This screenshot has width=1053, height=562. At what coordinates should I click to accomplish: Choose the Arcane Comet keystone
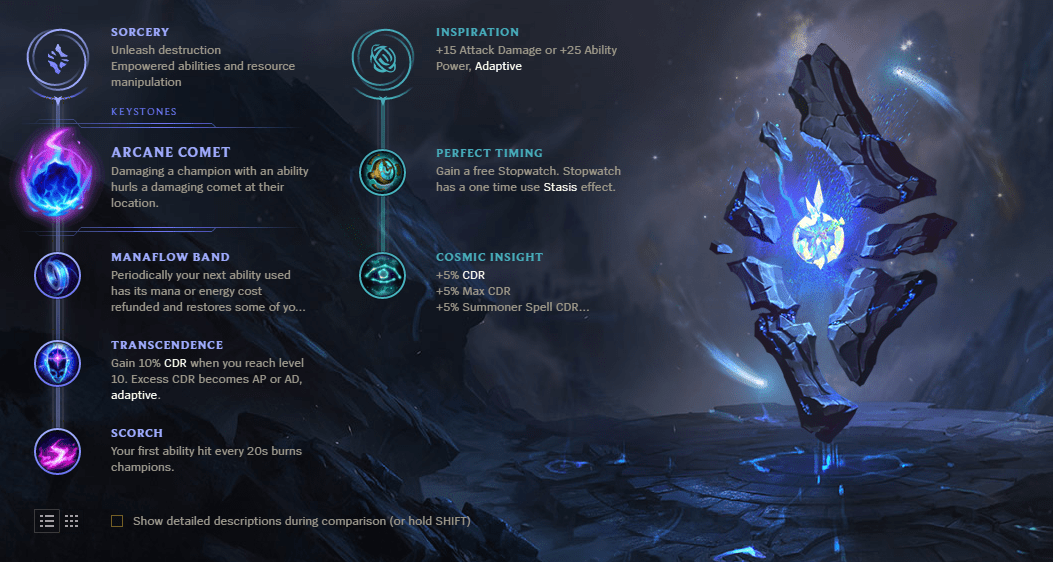(x=57, y=175)
